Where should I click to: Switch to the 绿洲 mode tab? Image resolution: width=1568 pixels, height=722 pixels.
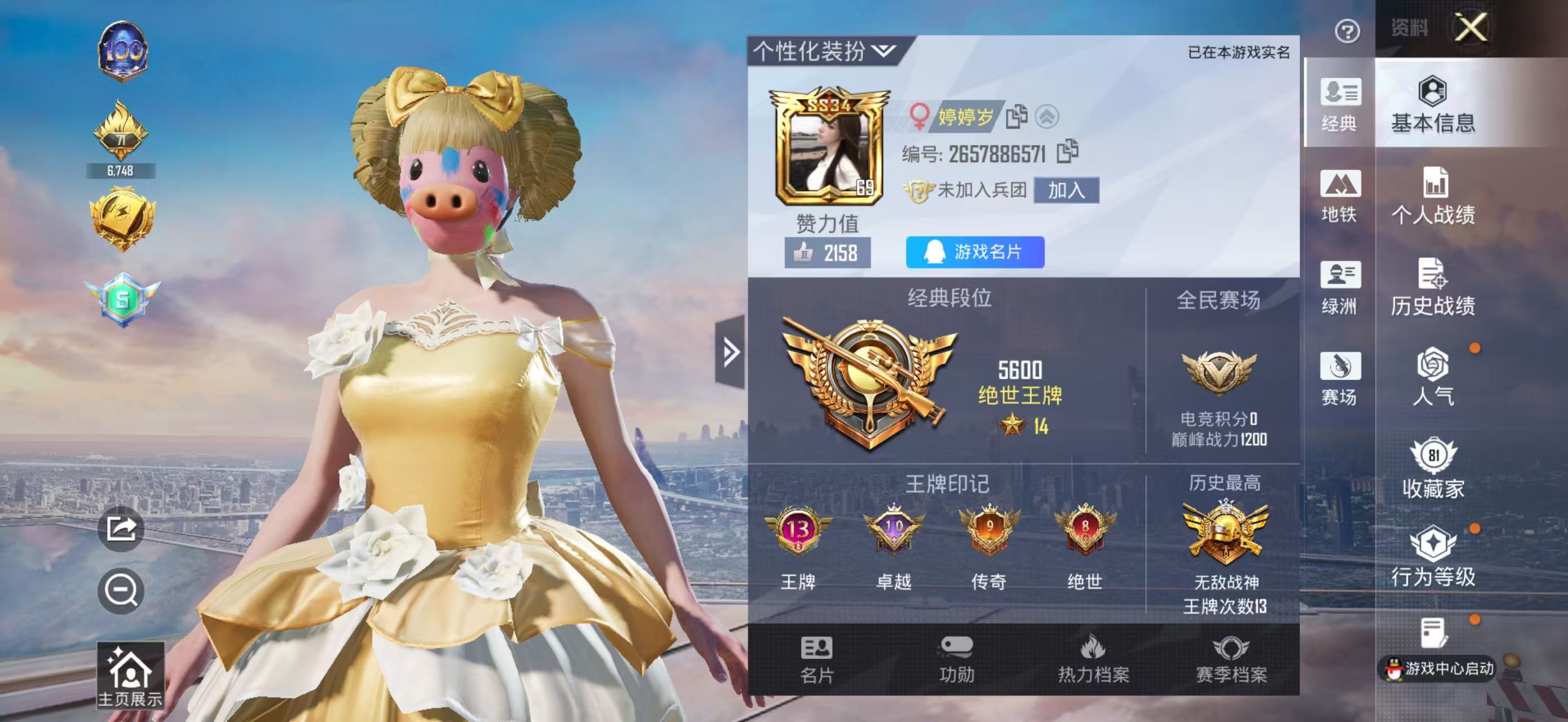point(1339,287)
